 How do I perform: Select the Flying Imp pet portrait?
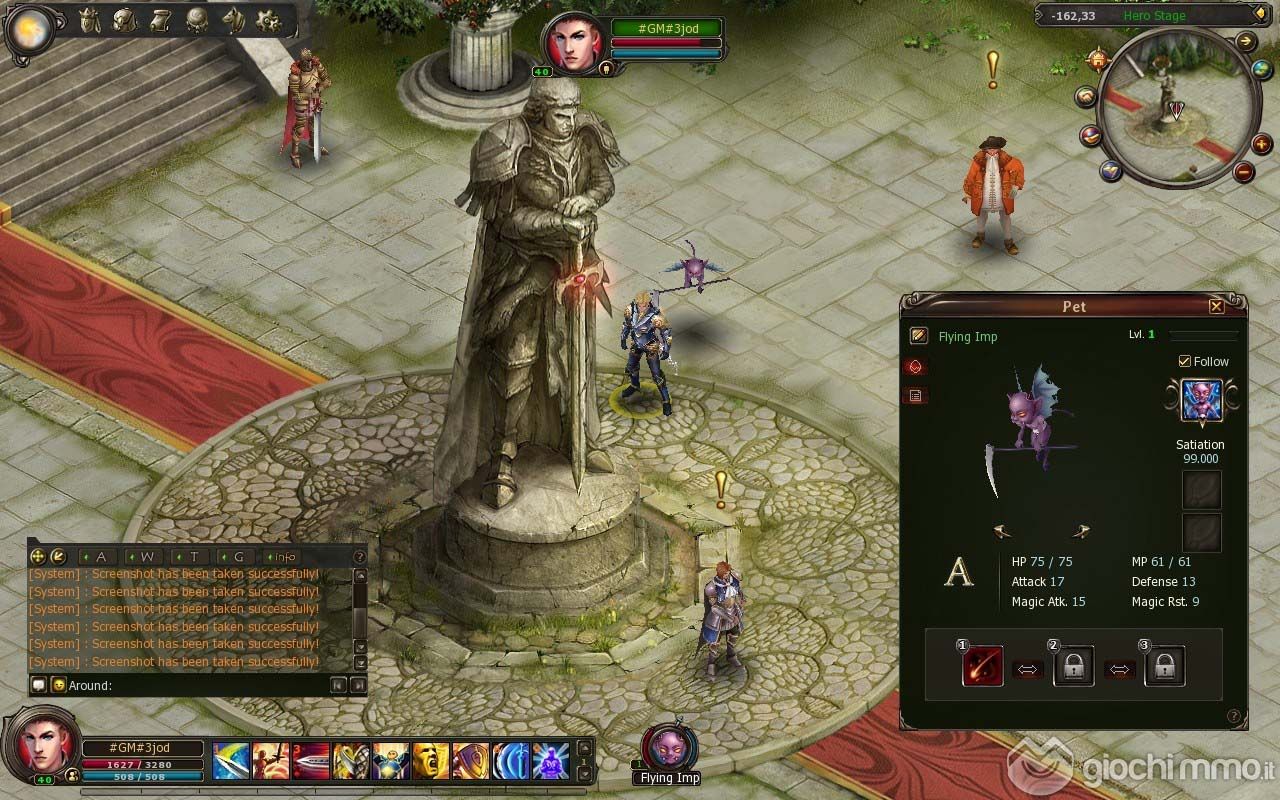coord(669,748)
